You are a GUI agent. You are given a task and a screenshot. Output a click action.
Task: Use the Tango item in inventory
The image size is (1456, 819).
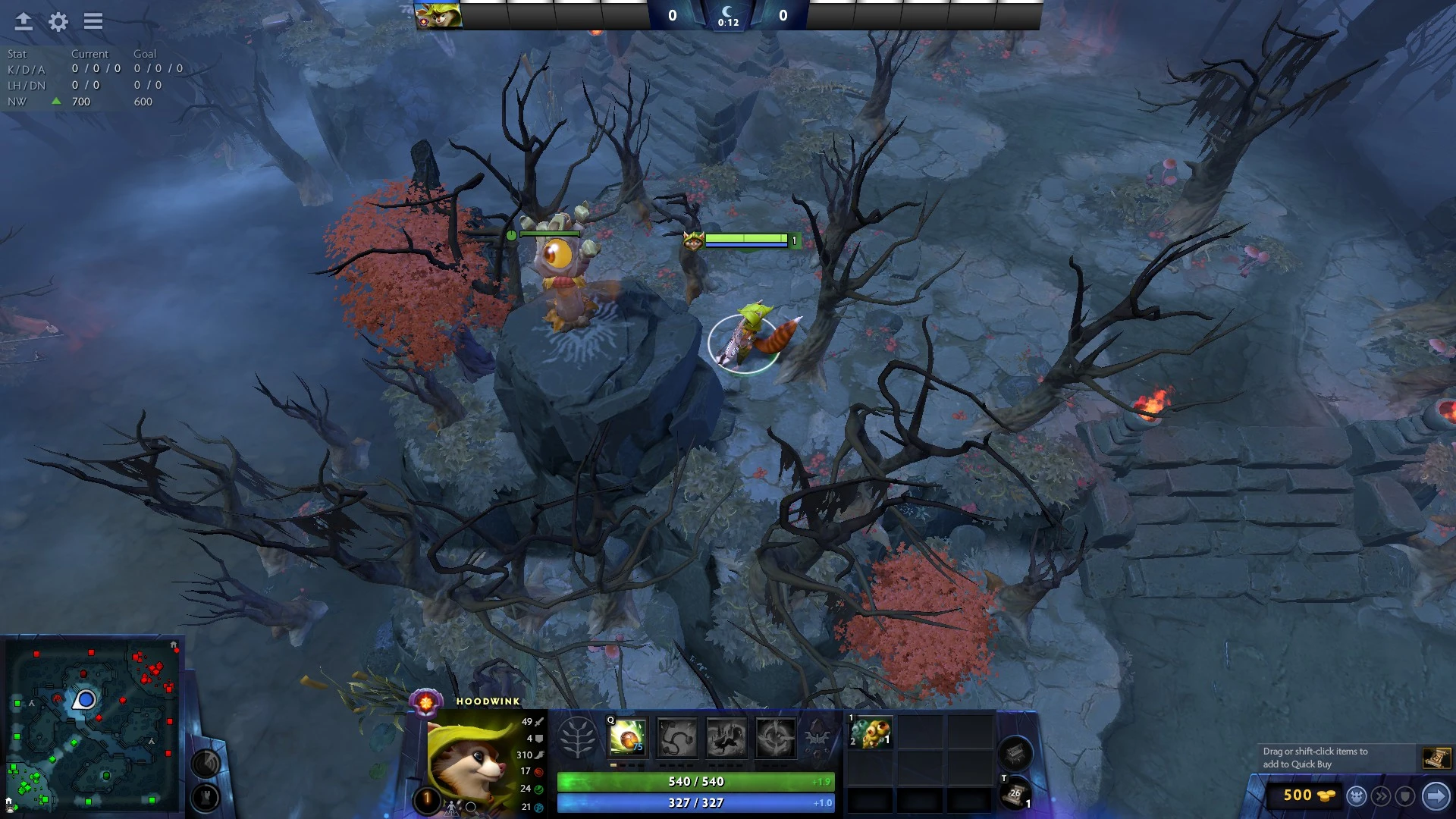coord(871,733)
